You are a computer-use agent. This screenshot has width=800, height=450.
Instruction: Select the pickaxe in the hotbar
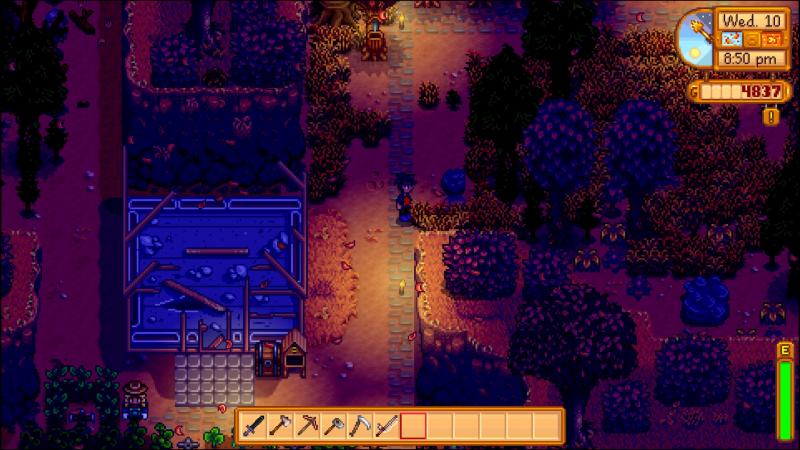click(x=308, y=425)
